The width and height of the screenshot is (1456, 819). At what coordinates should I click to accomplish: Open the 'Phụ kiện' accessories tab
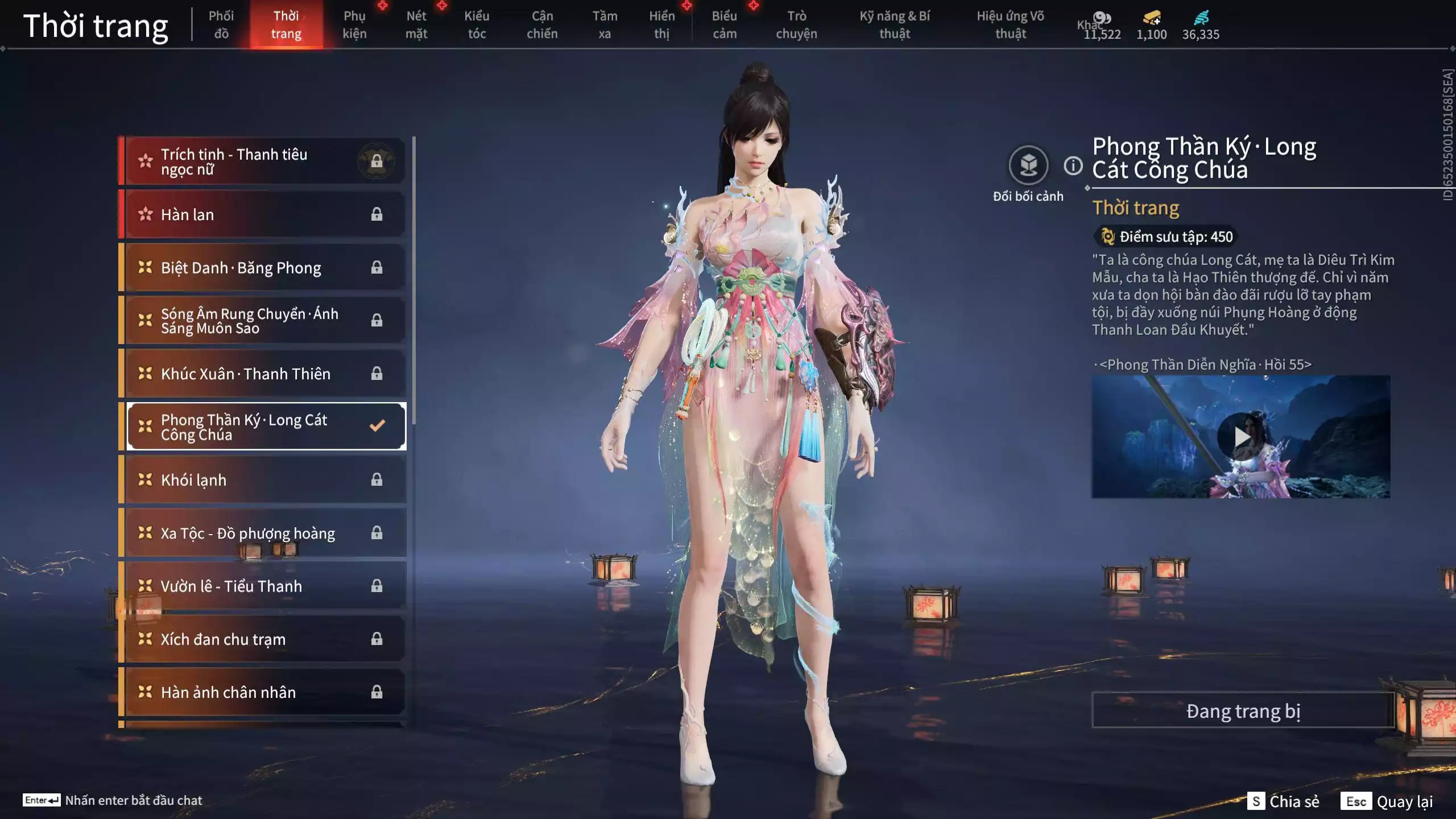click(355, 24)
